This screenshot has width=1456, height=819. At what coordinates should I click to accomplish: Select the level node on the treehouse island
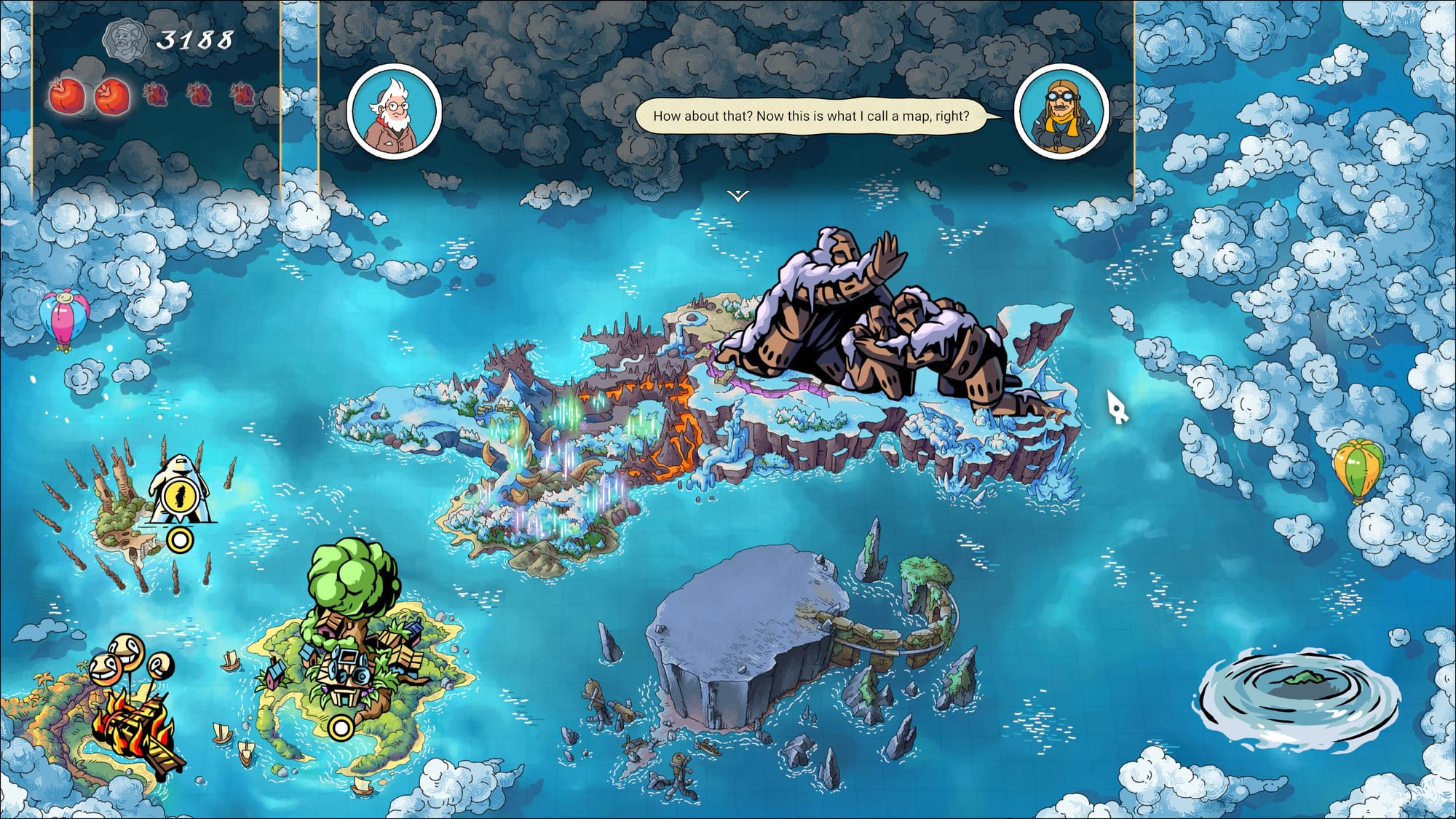[340, 727]
